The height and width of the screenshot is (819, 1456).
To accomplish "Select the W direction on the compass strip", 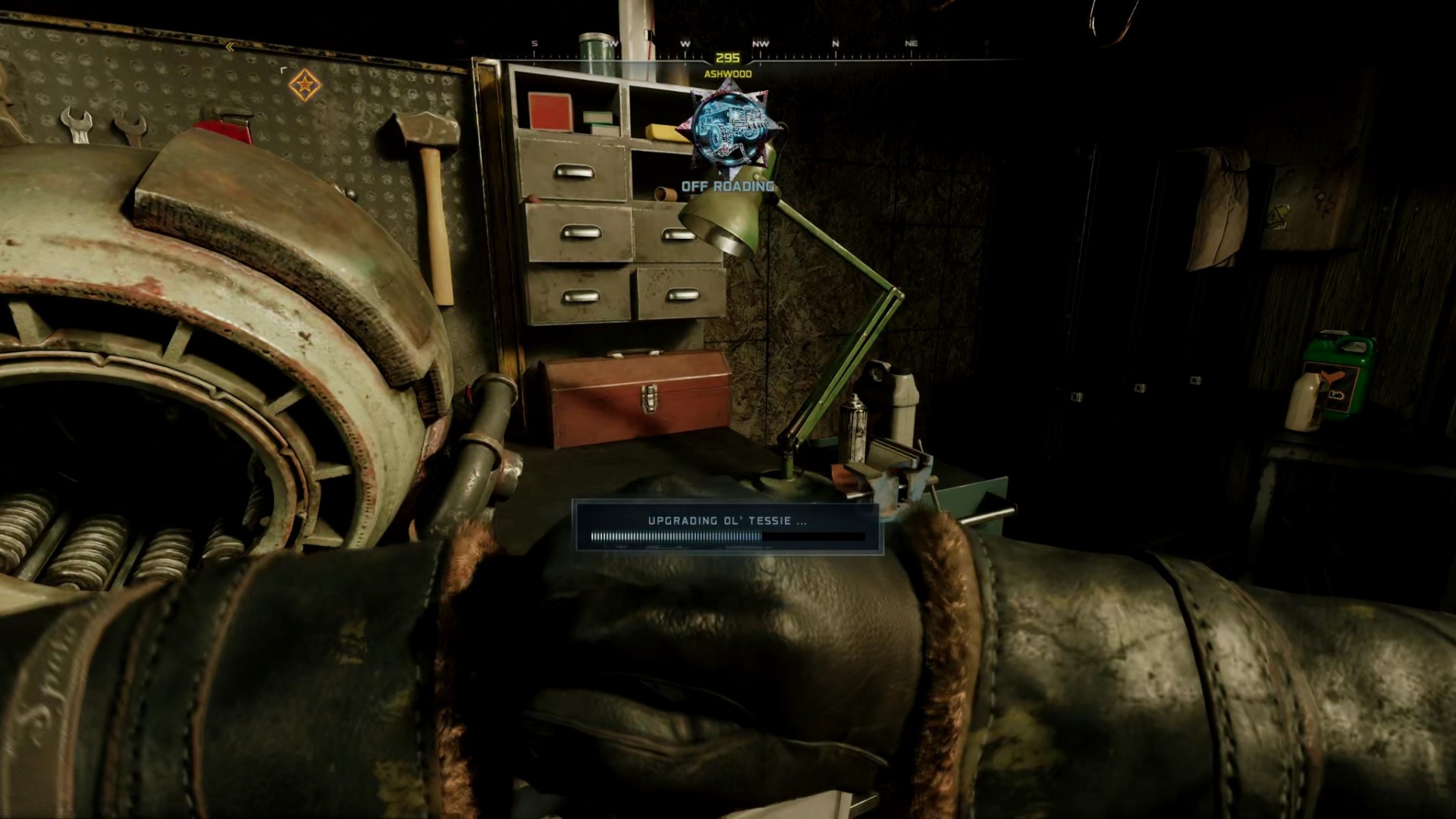I will pos(685,43).
